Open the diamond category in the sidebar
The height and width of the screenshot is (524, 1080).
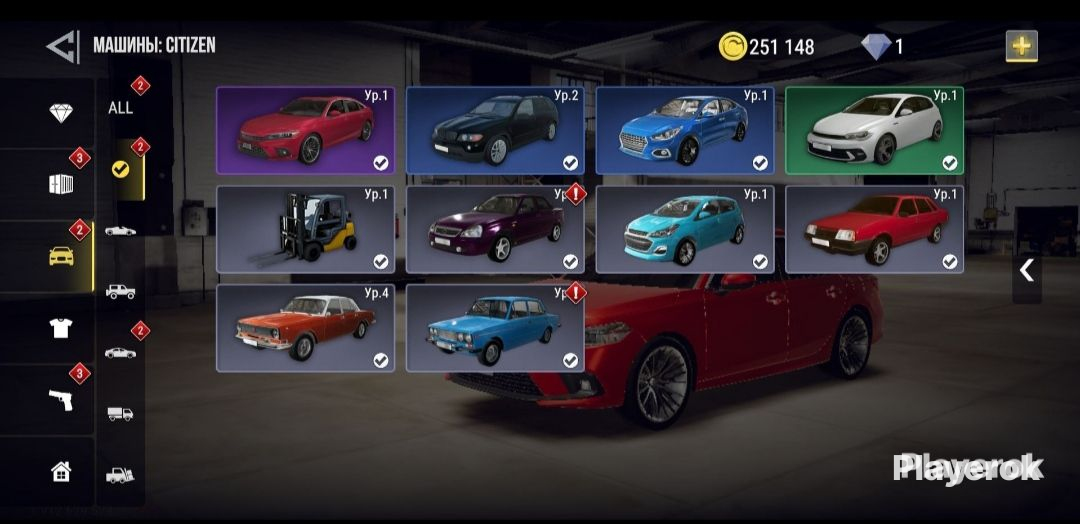click(61, 113)
